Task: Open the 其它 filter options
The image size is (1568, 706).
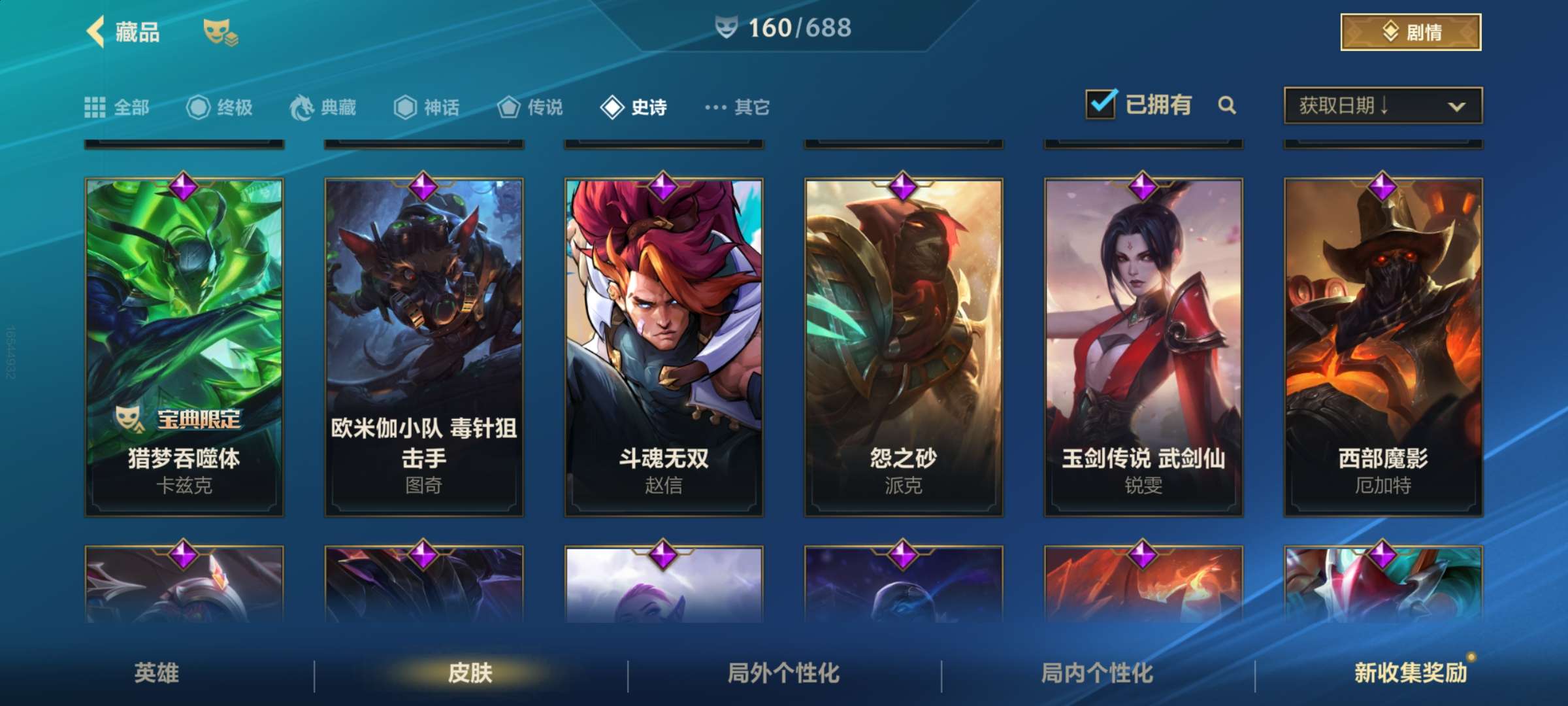Action: pyautogui.click(x=738, y=107)
